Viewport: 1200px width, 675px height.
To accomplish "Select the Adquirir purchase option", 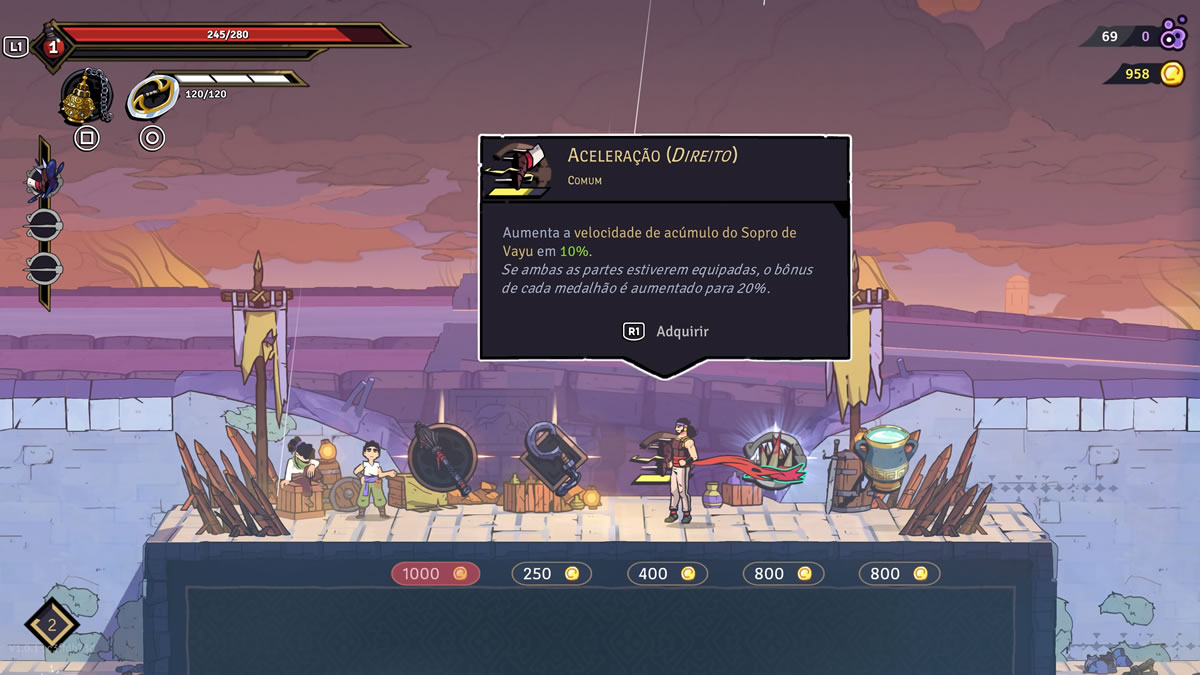I will click(667, 331).
